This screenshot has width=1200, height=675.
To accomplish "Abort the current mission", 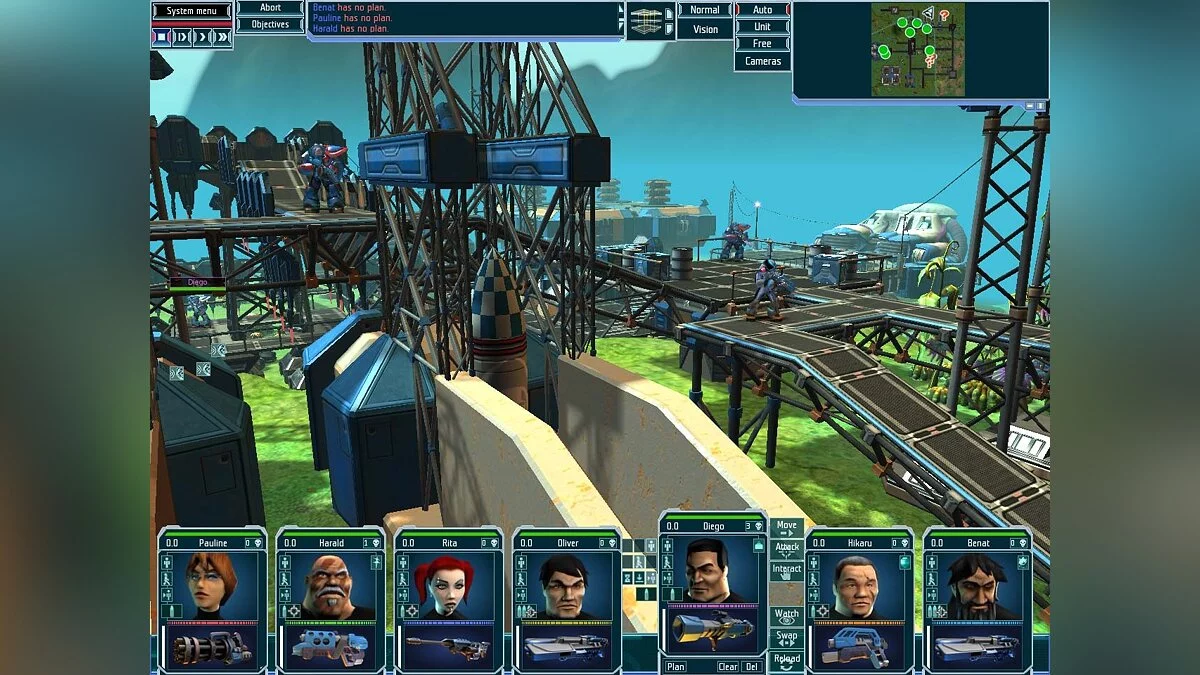I will coord(270,8).
